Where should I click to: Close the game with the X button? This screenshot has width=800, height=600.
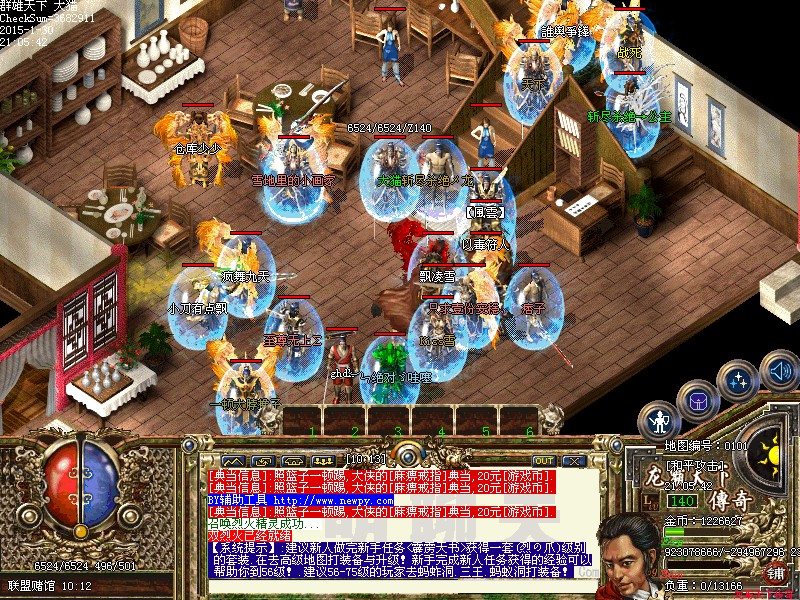[574, 461]
